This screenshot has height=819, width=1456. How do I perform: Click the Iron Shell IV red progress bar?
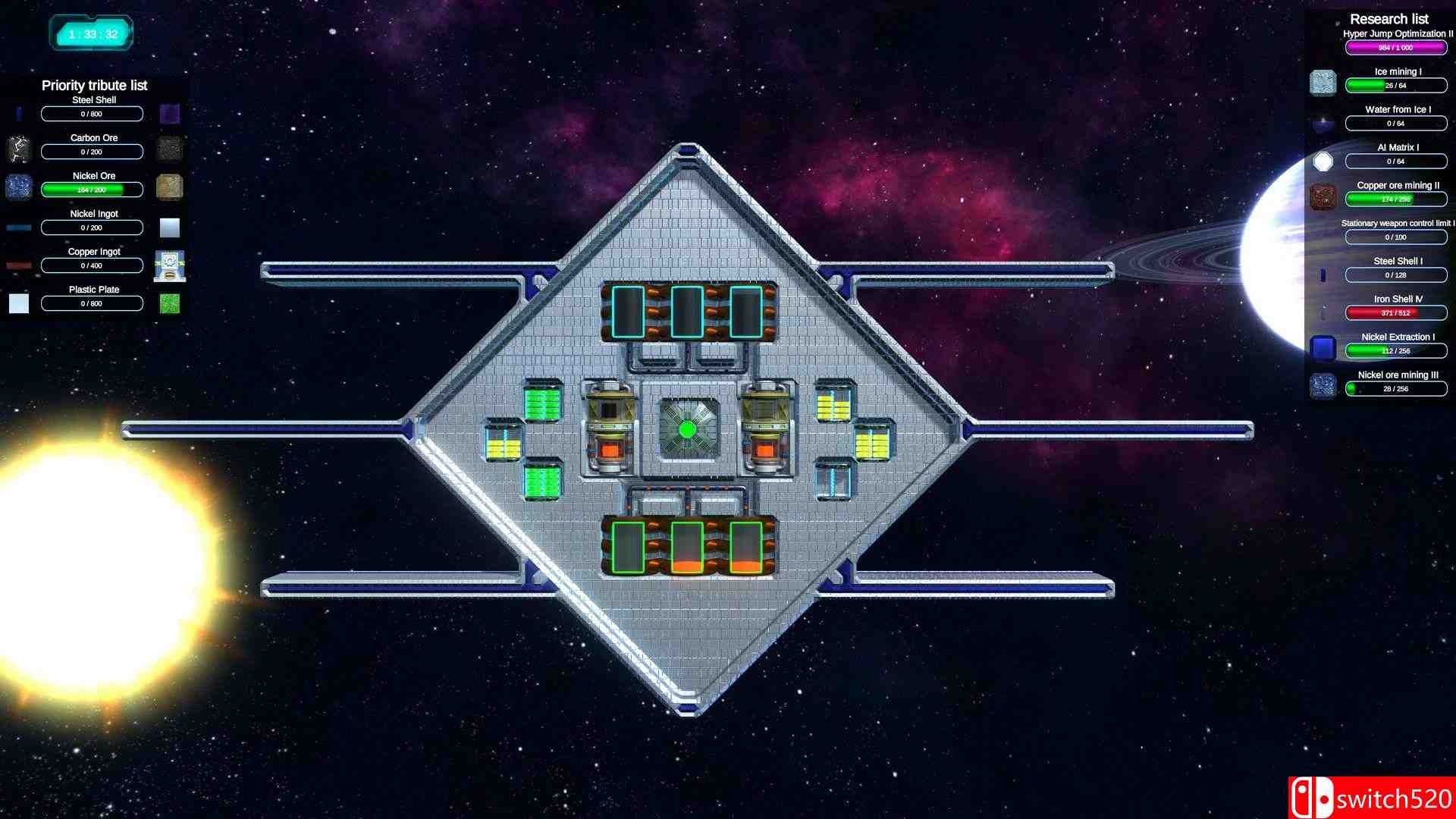[1396, 312]
